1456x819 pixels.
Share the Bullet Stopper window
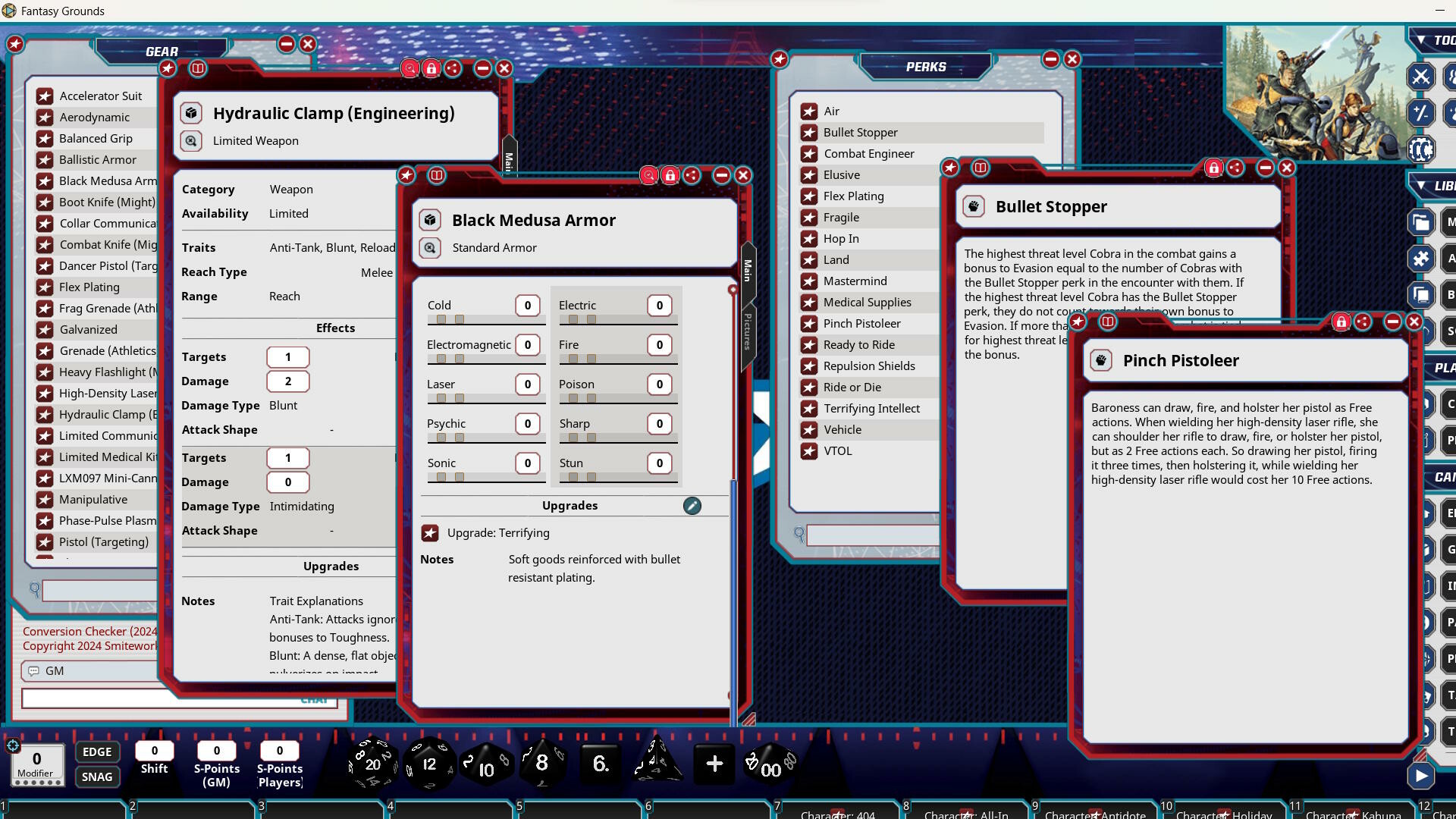[1236, 168]
